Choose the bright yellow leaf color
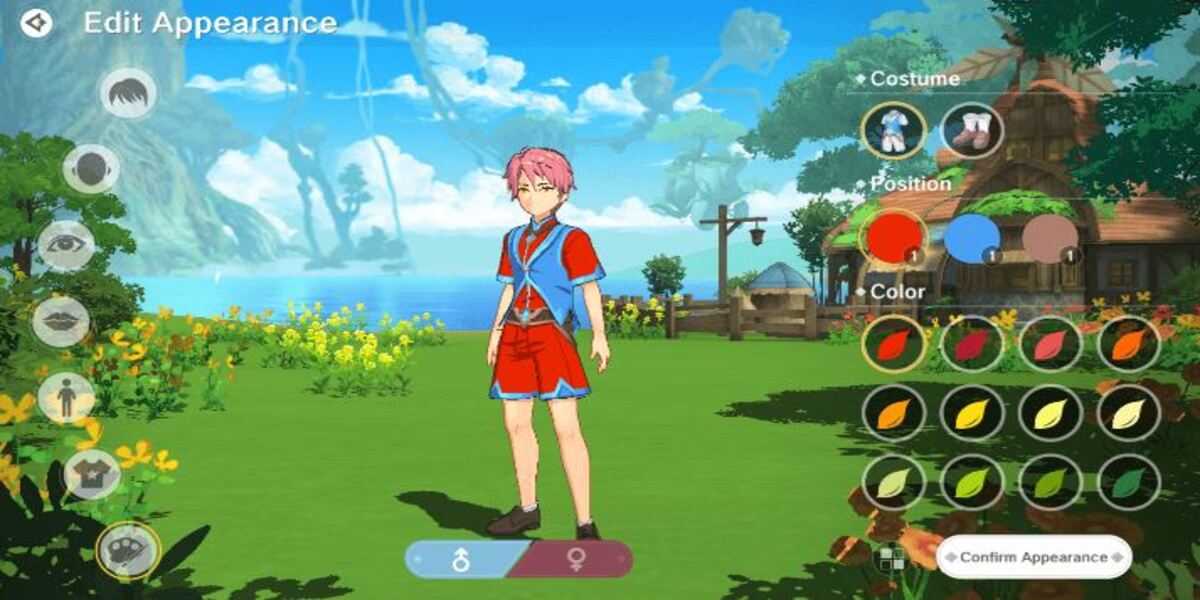Viewport: 1200px width, 600px height. tap(971, 413)
